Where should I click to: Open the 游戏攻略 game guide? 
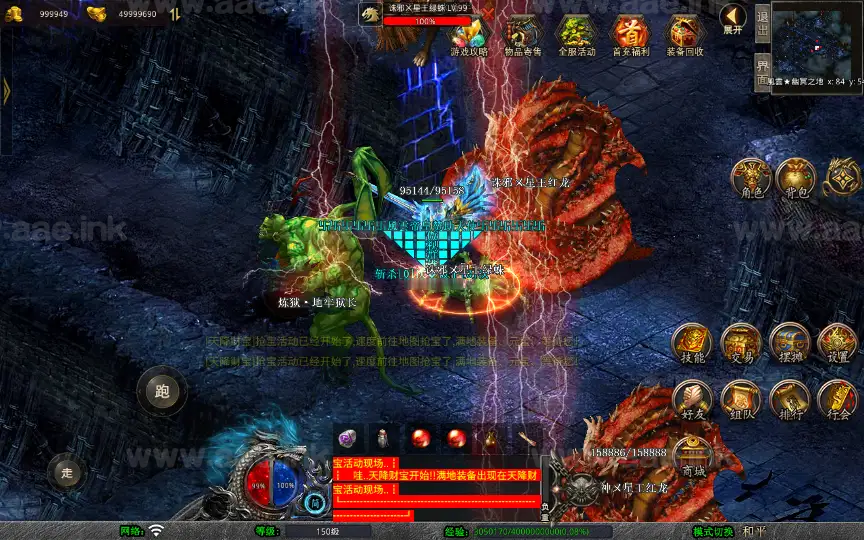(469, 35)
